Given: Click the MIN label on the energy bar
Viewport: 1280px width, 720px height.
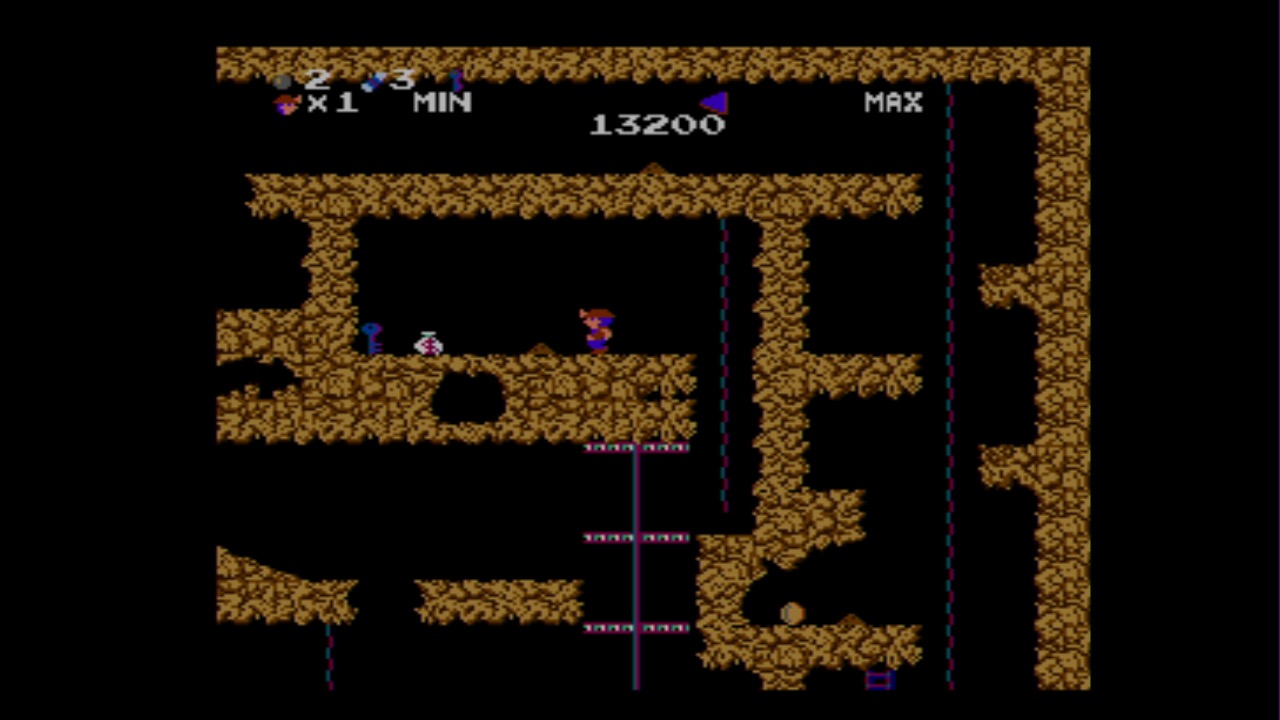Looking at the screenshot, I should click(442, 103).
